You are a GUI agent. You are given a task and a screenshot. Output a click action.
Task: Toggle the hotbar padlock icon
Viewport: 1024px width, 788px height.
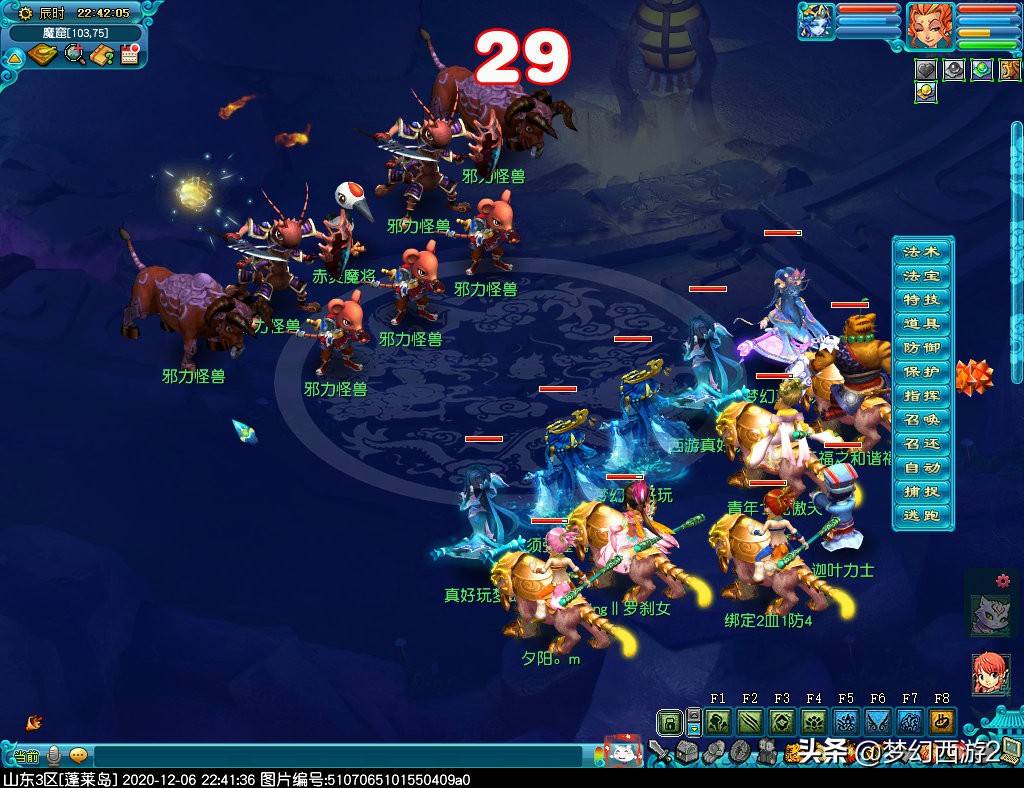pyautogui.click(x=669, y=722)
